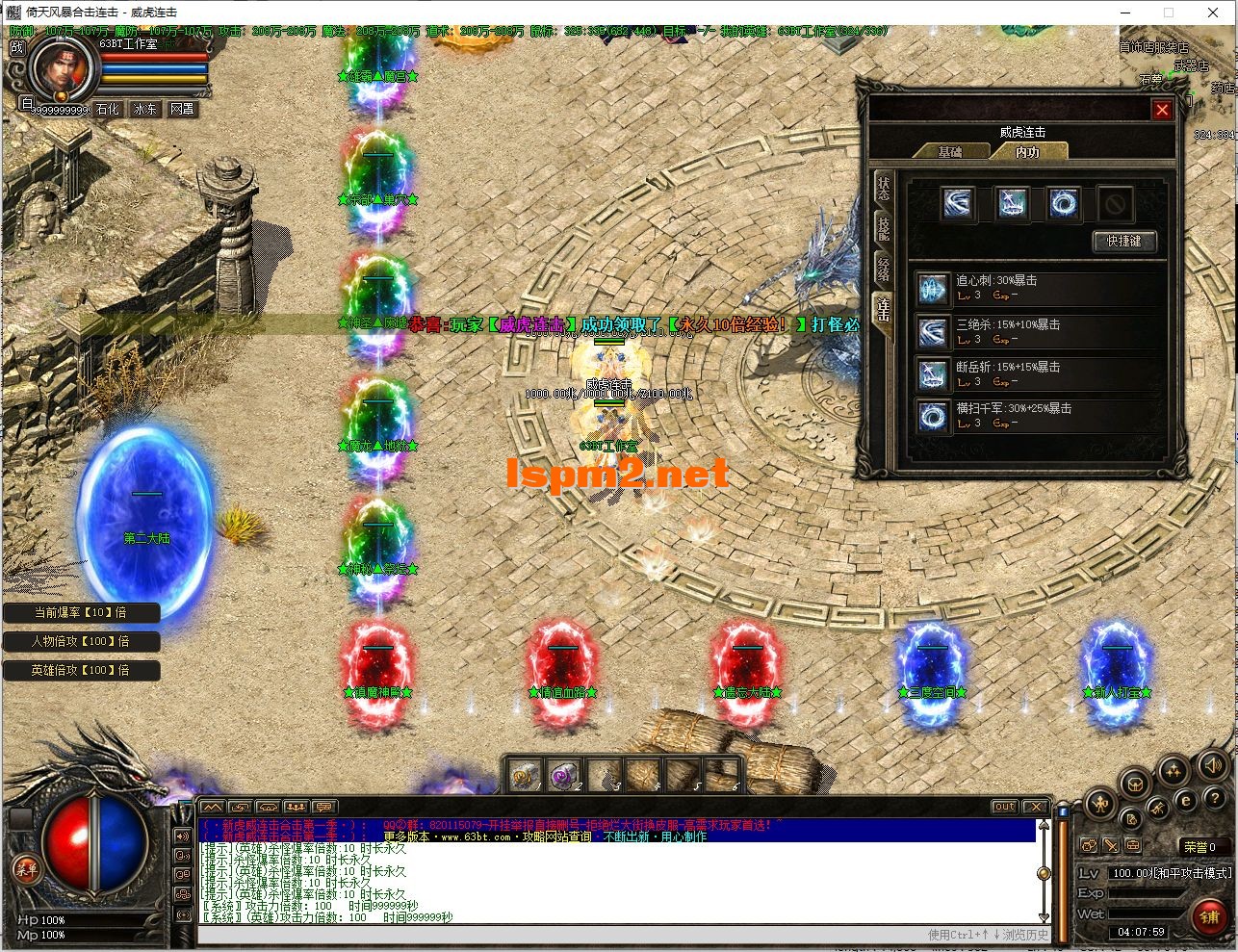
Task: Click the 快捷键 hotkey button
Action: click(x=1124, y=242)
